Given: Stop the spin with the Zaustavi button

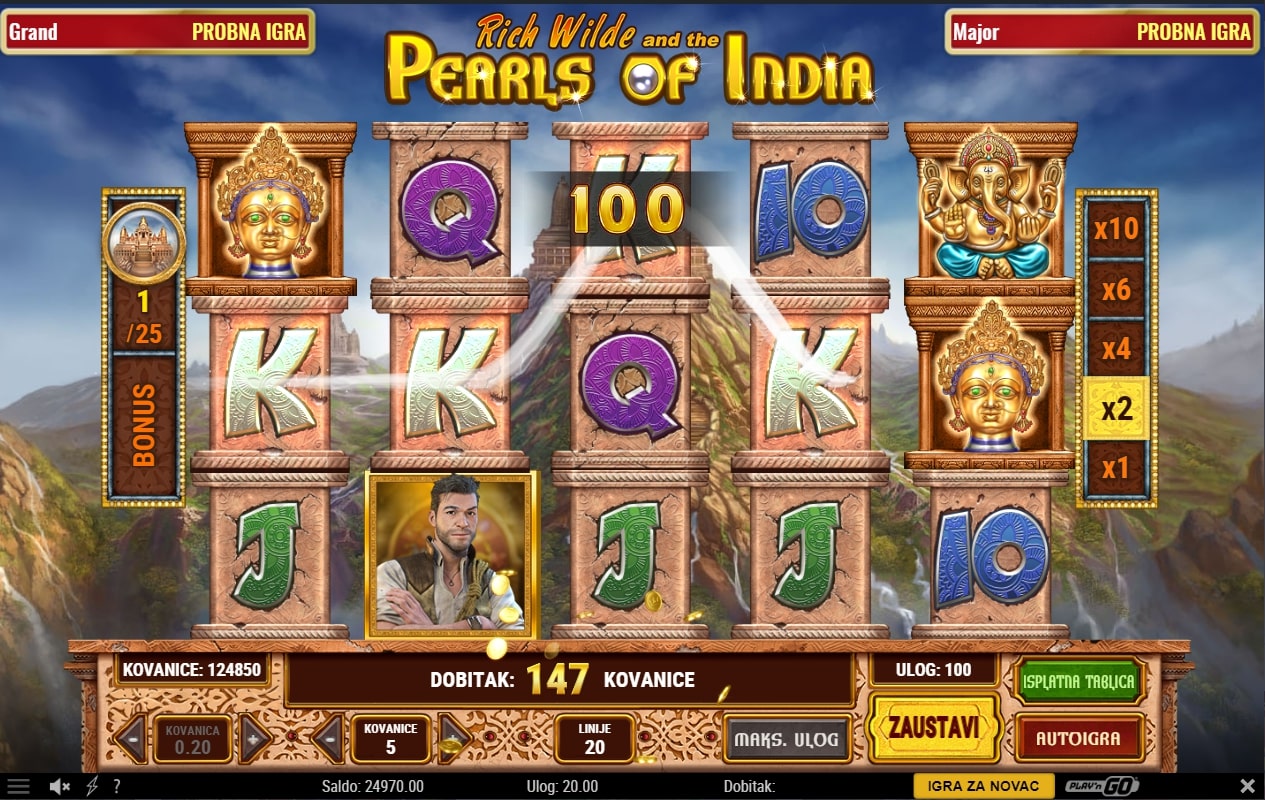Looking at the screenshot, I should (934, 727).
